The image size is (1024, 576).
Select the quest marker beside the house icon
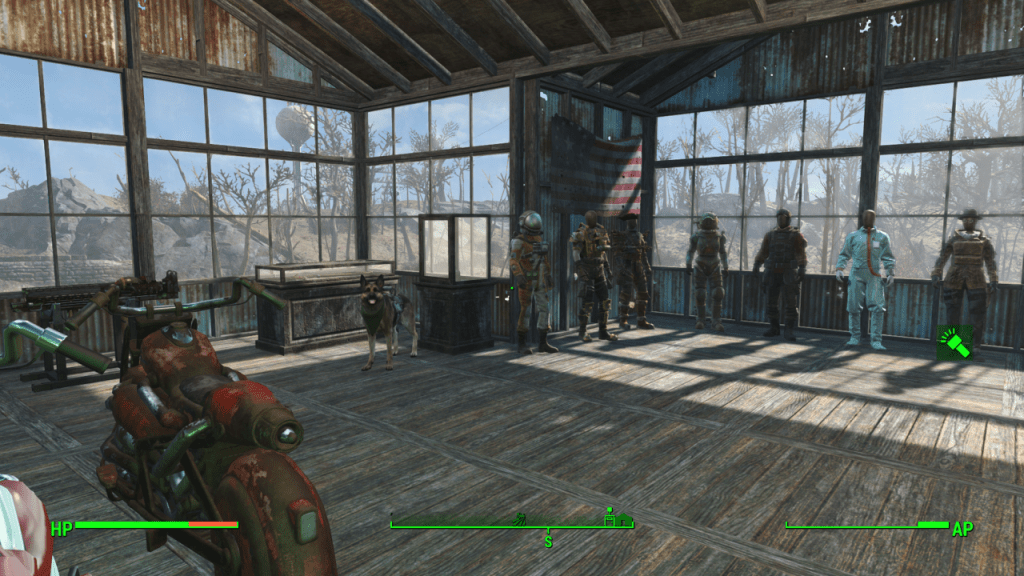pyautogui.click(x=608, y=518)
